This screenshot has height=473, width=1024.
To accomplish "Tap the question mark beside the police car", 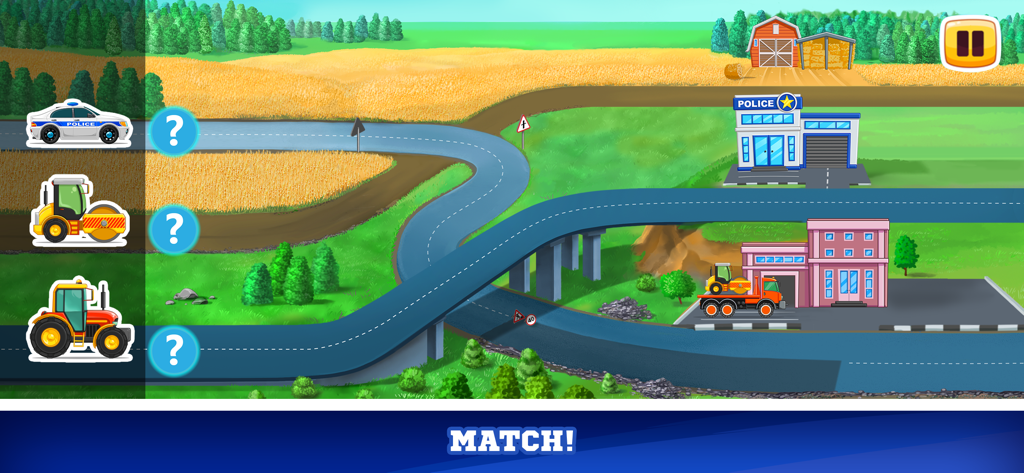I will tap(174, 131).
